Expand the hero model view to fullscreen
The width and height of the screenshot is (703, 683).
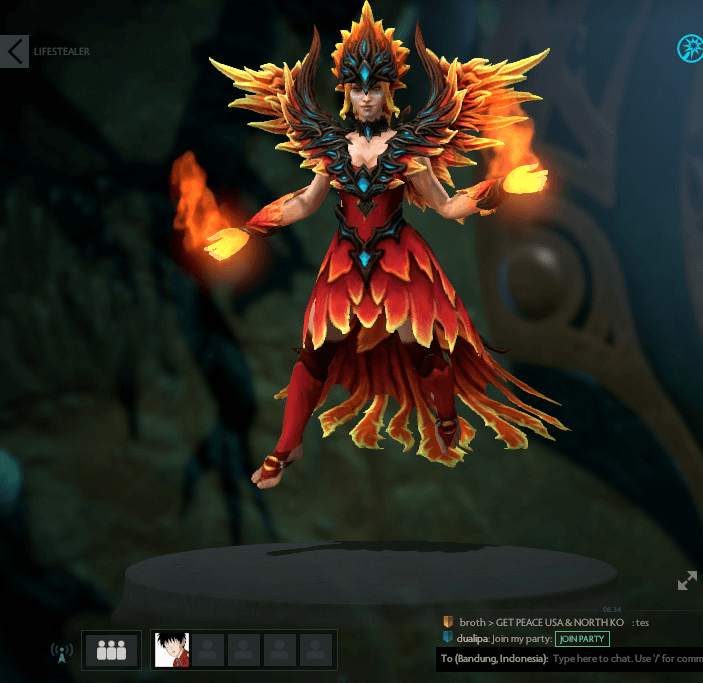[687, 580]
